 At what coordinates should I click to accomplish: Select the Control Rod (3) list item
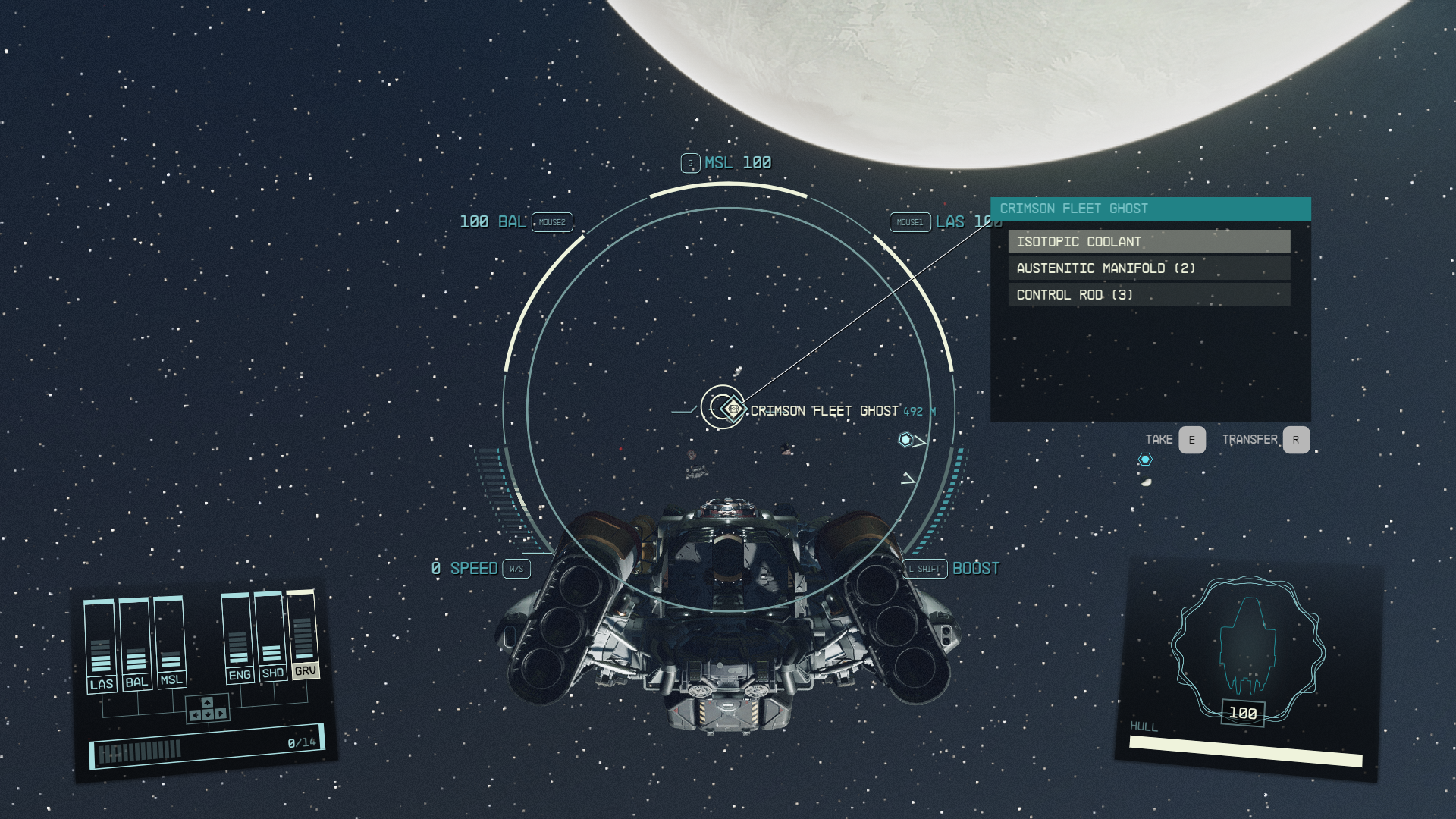pos(1150,294)
